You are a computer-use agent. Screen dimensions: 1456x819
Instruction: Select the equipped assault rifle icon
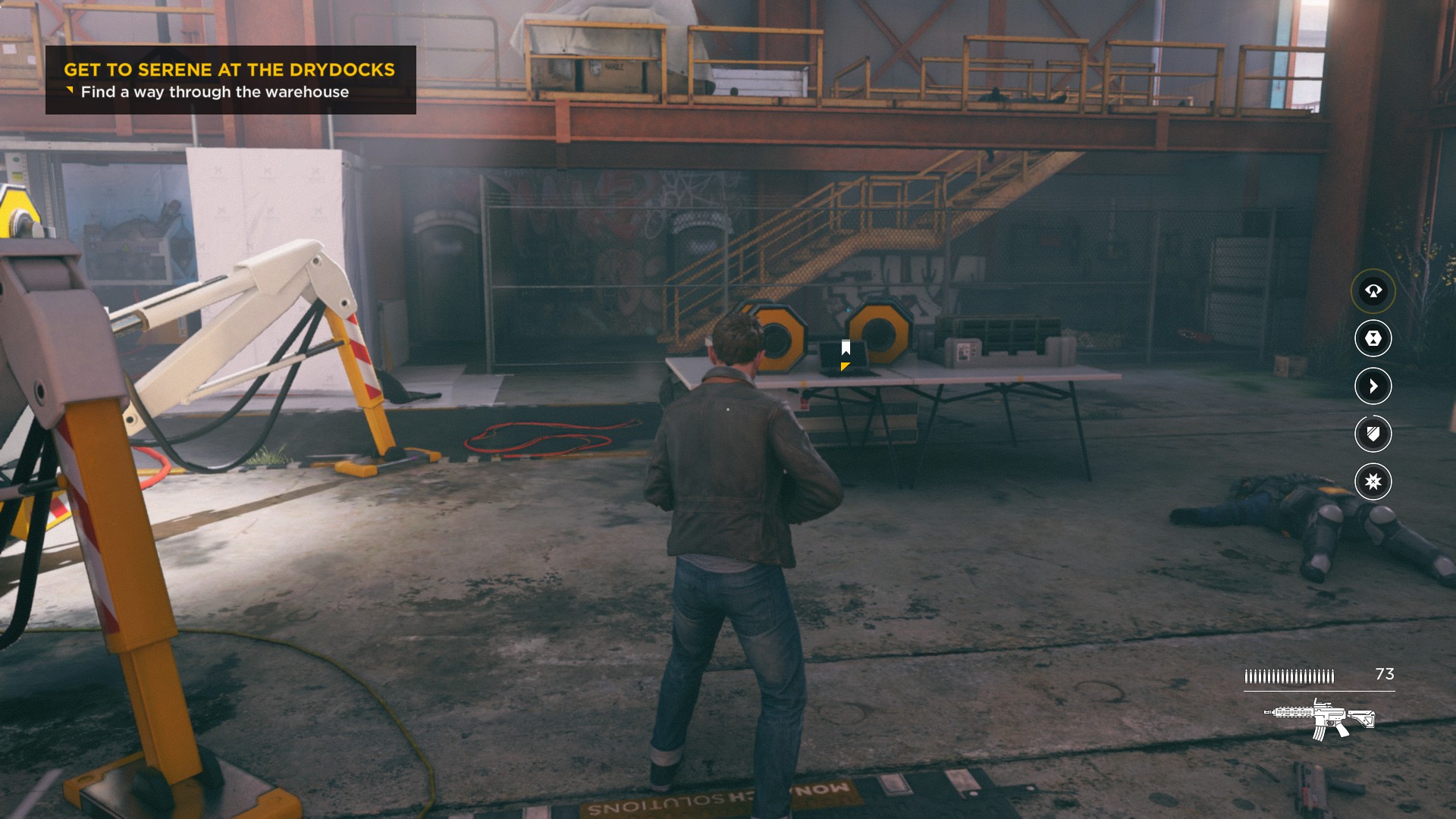tap(1319, 718)
